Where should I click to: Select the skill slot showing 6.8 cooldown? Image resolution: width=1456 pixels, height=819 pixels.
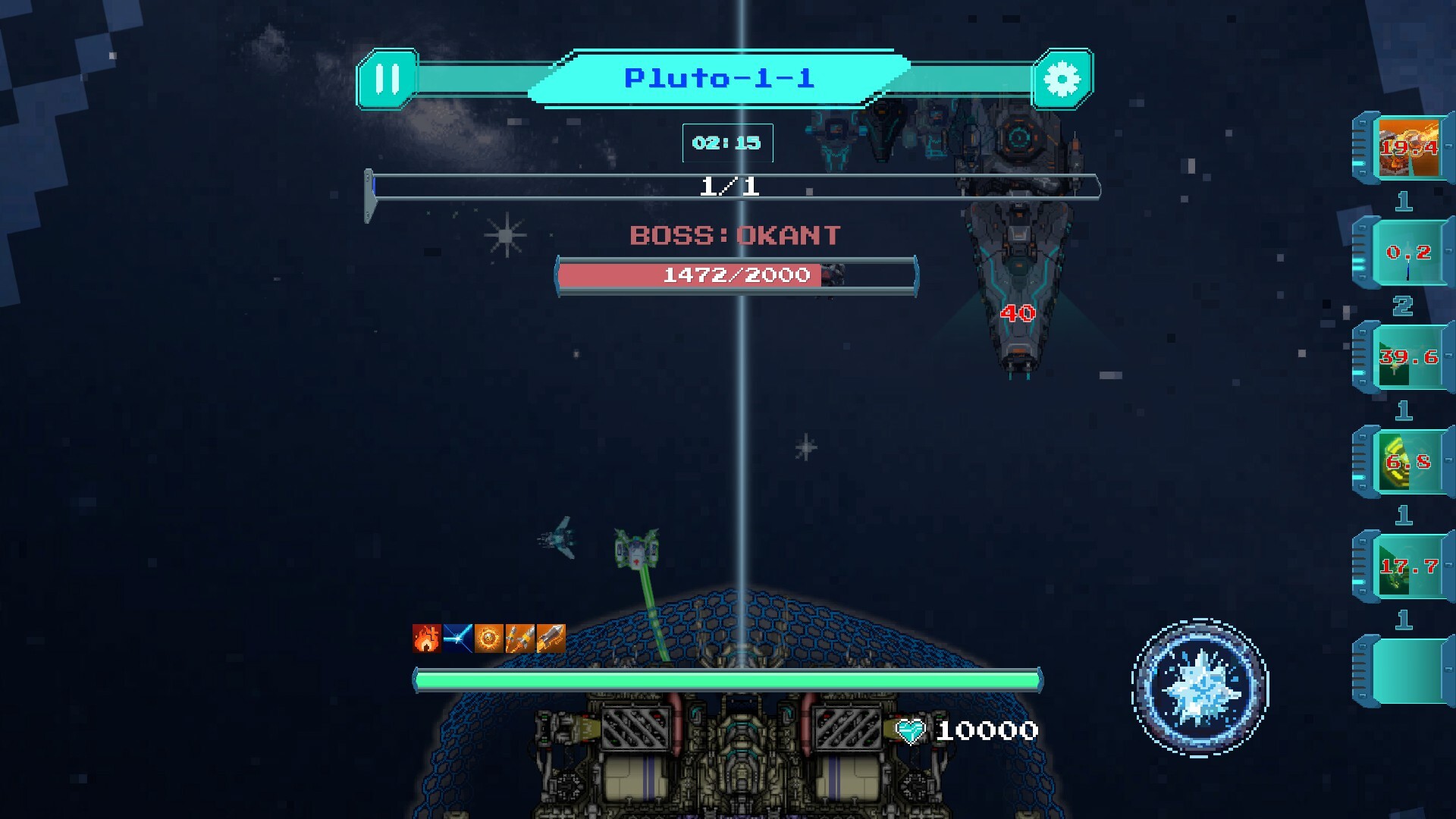point(1408,461)
